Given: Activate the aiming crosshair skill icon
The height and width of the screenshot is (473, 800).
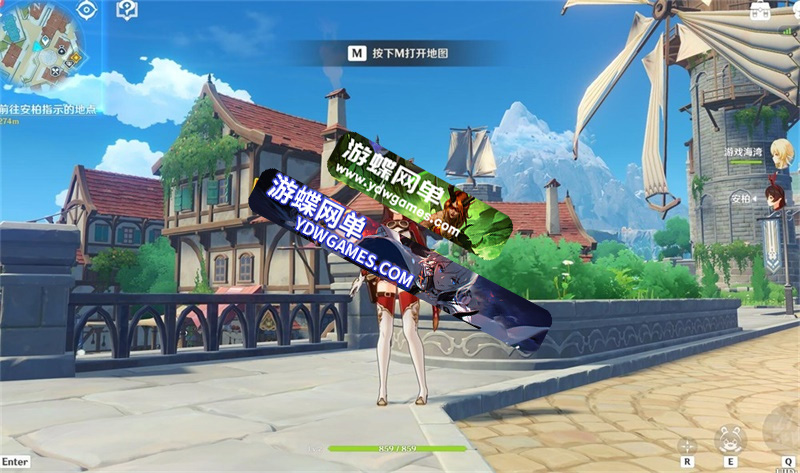Looking at the screenshot, I should 687,445.
